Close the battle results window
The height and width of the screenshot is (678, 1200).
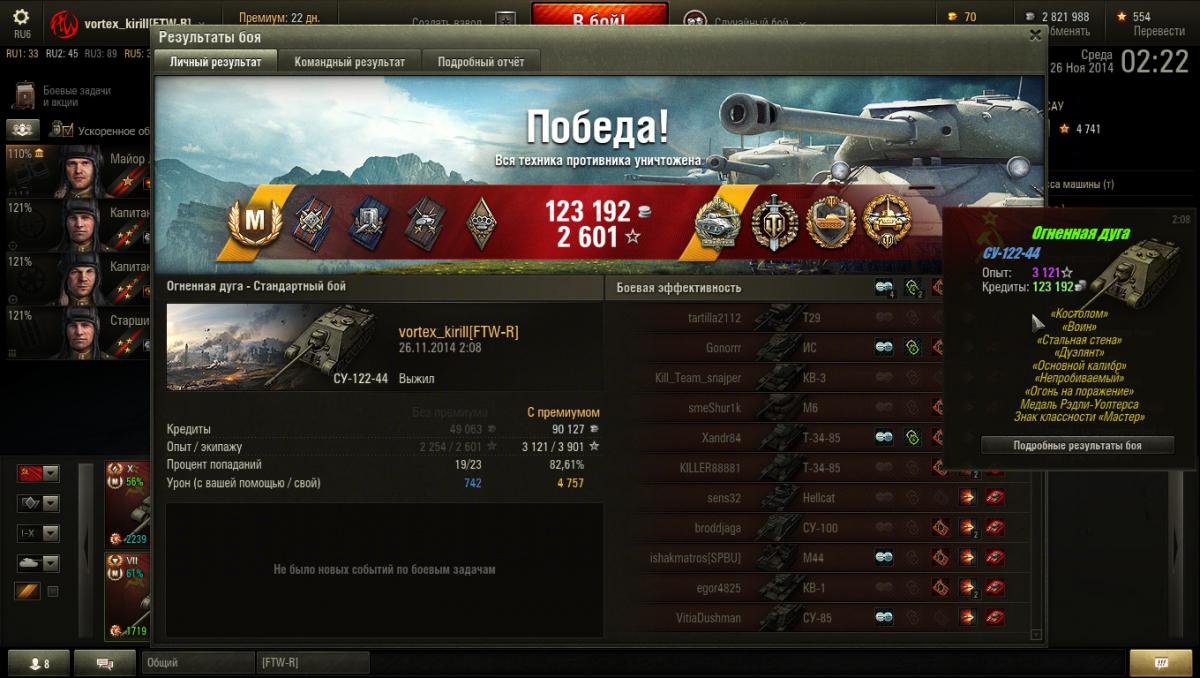click(1035, 35)
